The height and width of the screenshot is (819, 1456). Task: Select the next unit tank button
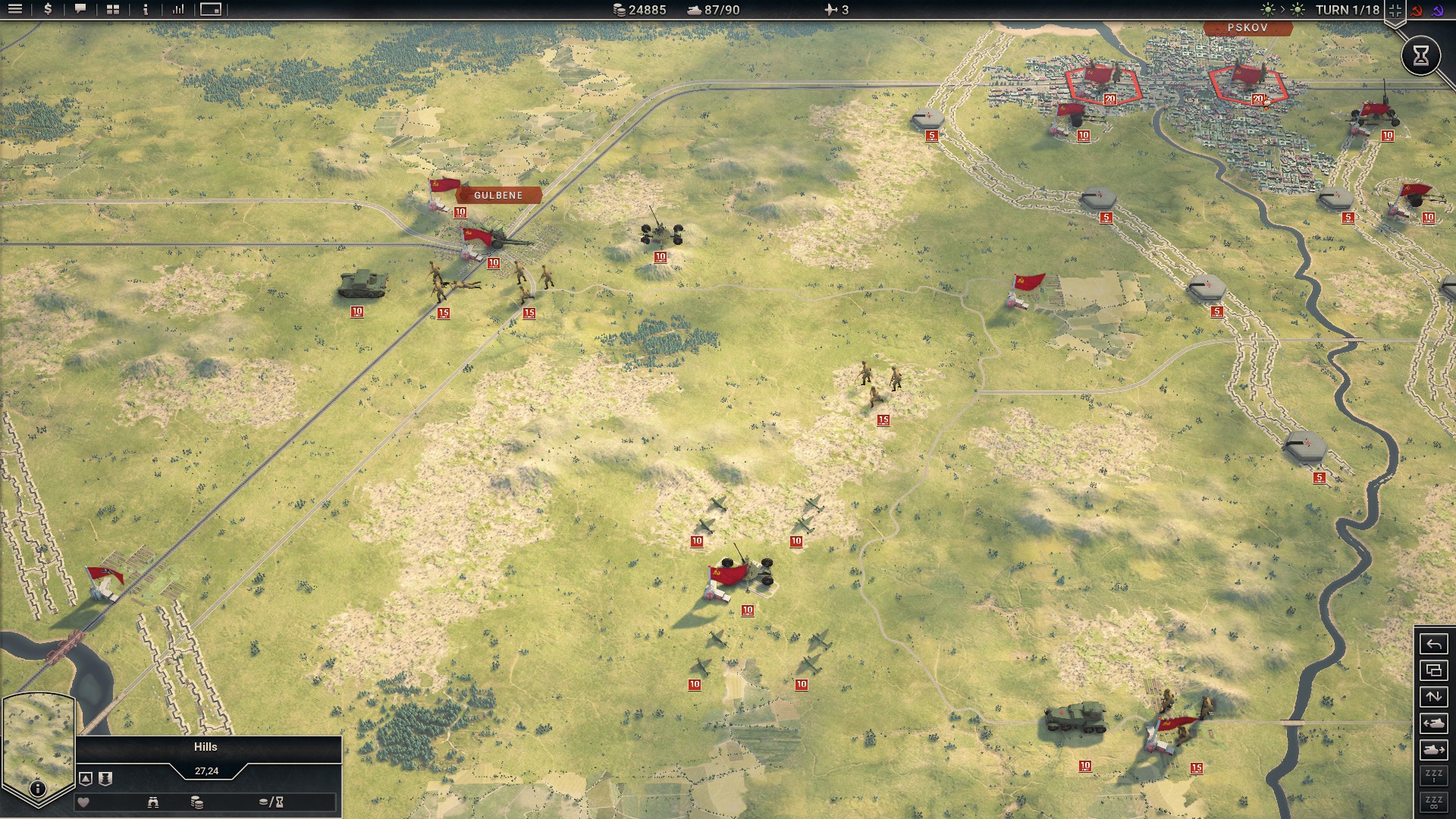tap(1433, 750)
